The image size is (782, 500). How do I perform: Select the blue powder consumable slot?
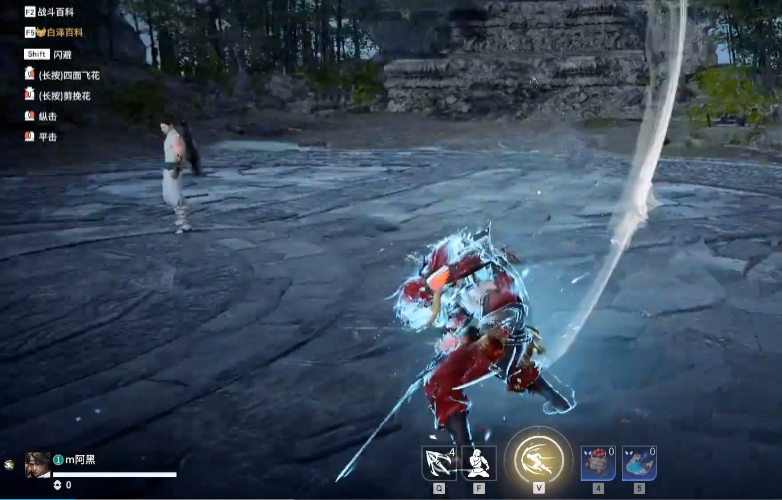coord(639,463)
